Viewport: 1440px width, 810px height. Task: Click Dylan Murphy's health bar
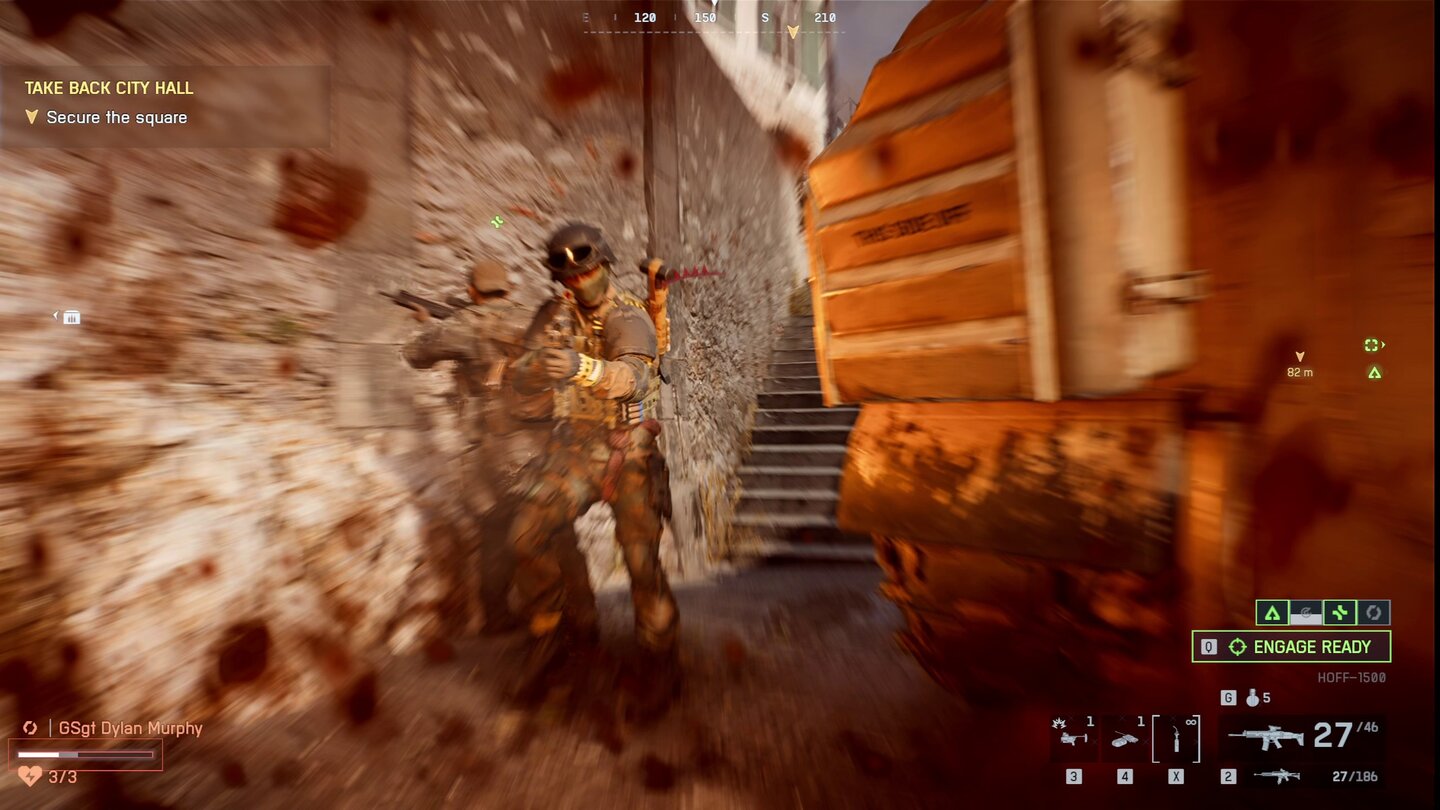tap(83, 754)
